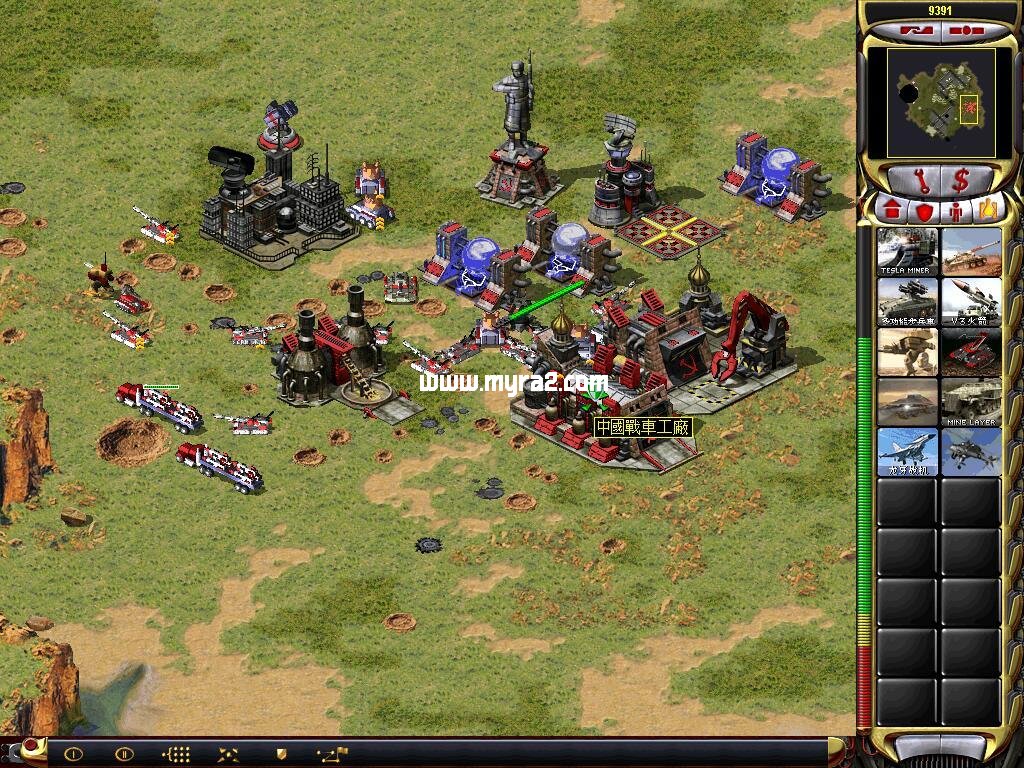Viewport: 1024px width, 768px height.
Task: Build the tan mech walker unit
Action: [x=908, y=351]
